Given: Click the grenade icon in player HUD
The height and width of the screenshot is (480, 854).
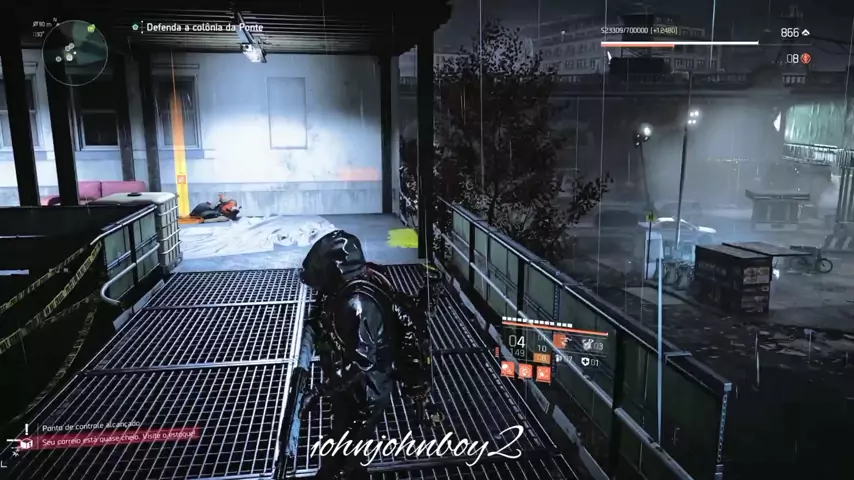Looking at the screenshot, I should tap(587, 345).
